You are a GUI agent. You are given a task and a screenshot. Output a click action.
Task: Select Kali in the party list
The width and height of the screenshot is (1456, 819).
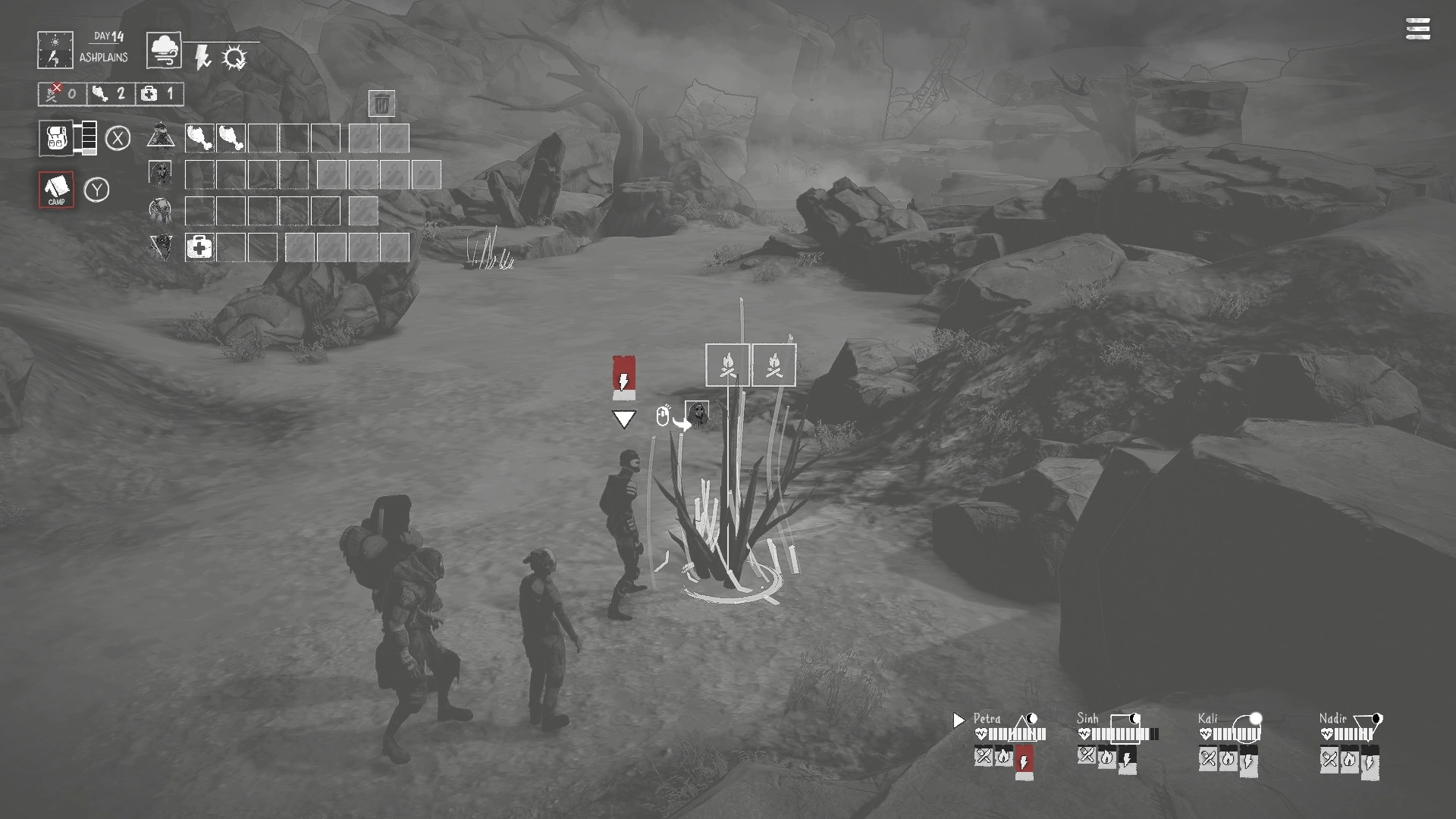(x=1207, y=718)
